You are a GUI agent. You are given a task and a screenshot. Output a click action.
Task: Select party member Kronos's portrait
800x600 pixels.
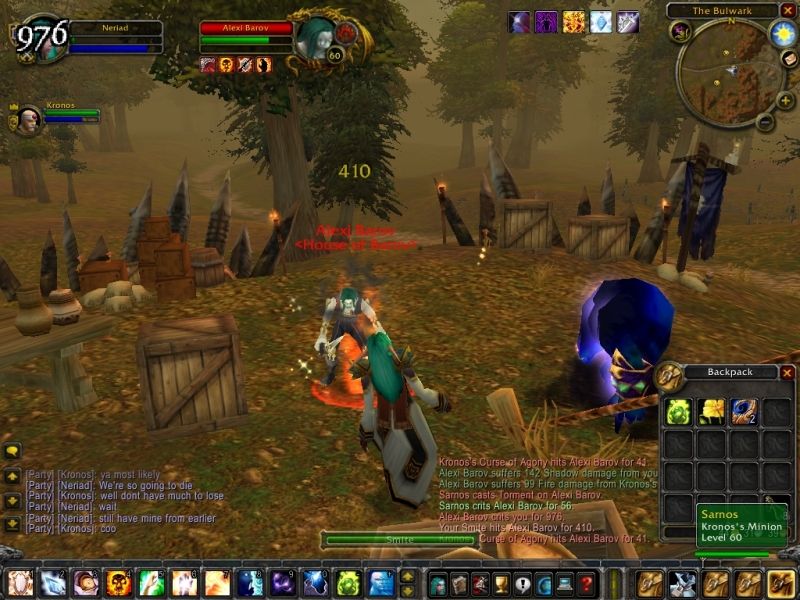(x=28, y=116)
